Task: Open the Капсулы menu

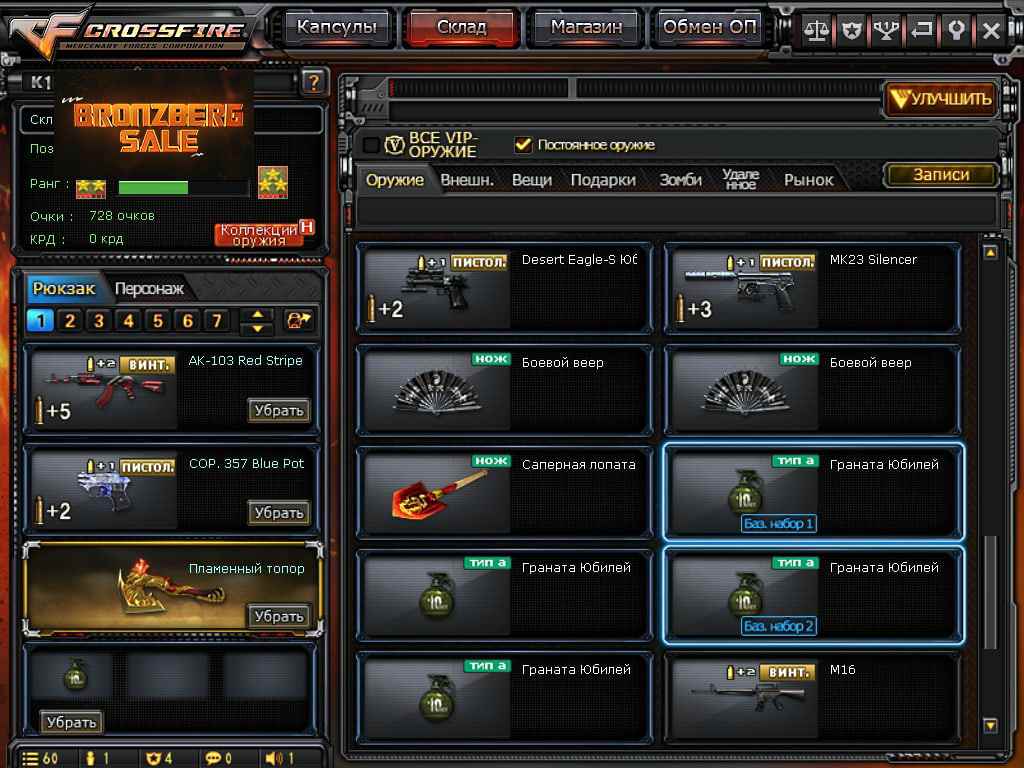Action: 337,28
